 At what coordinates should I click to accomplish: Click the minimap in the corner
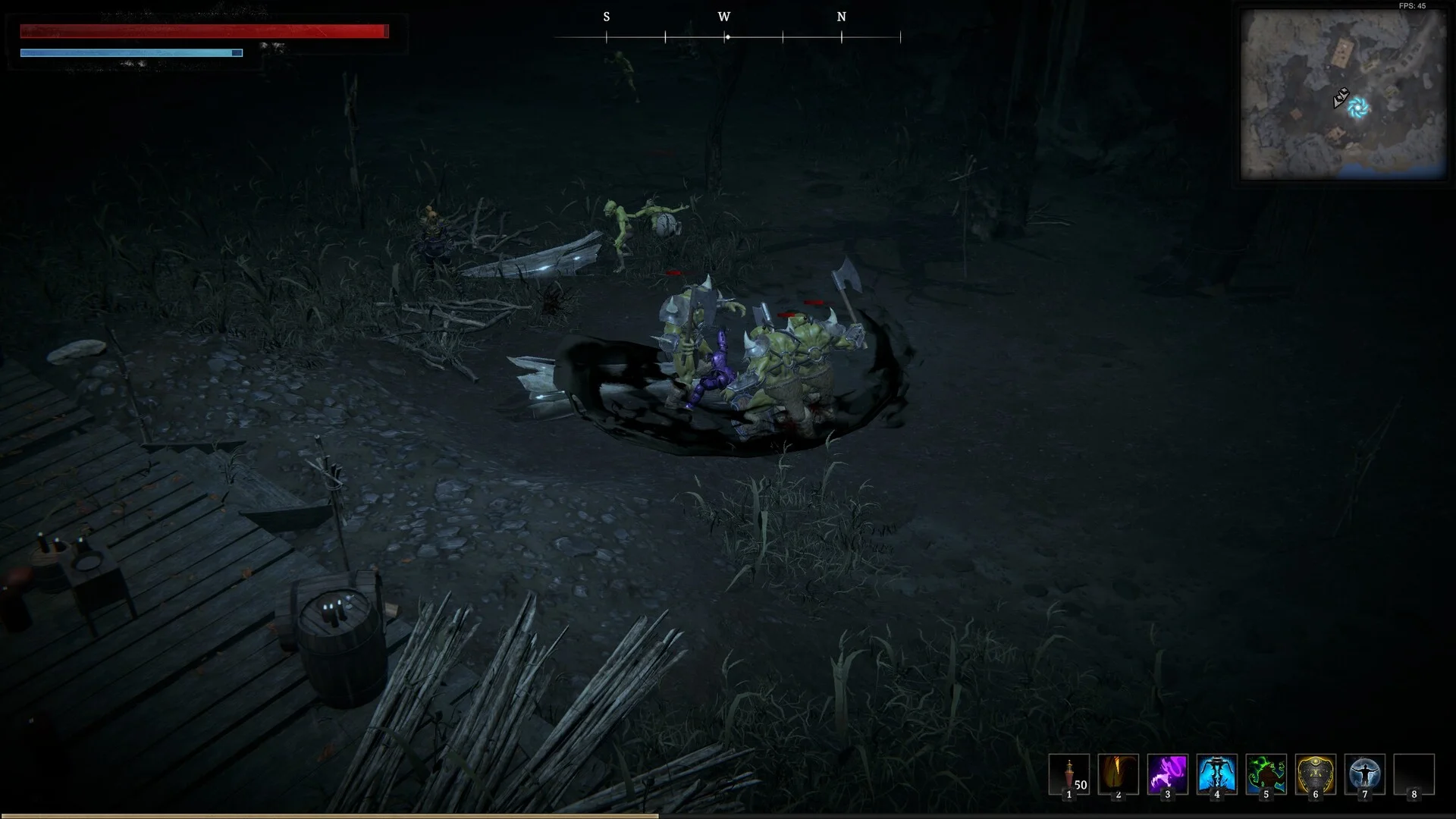click(1343, 94)
